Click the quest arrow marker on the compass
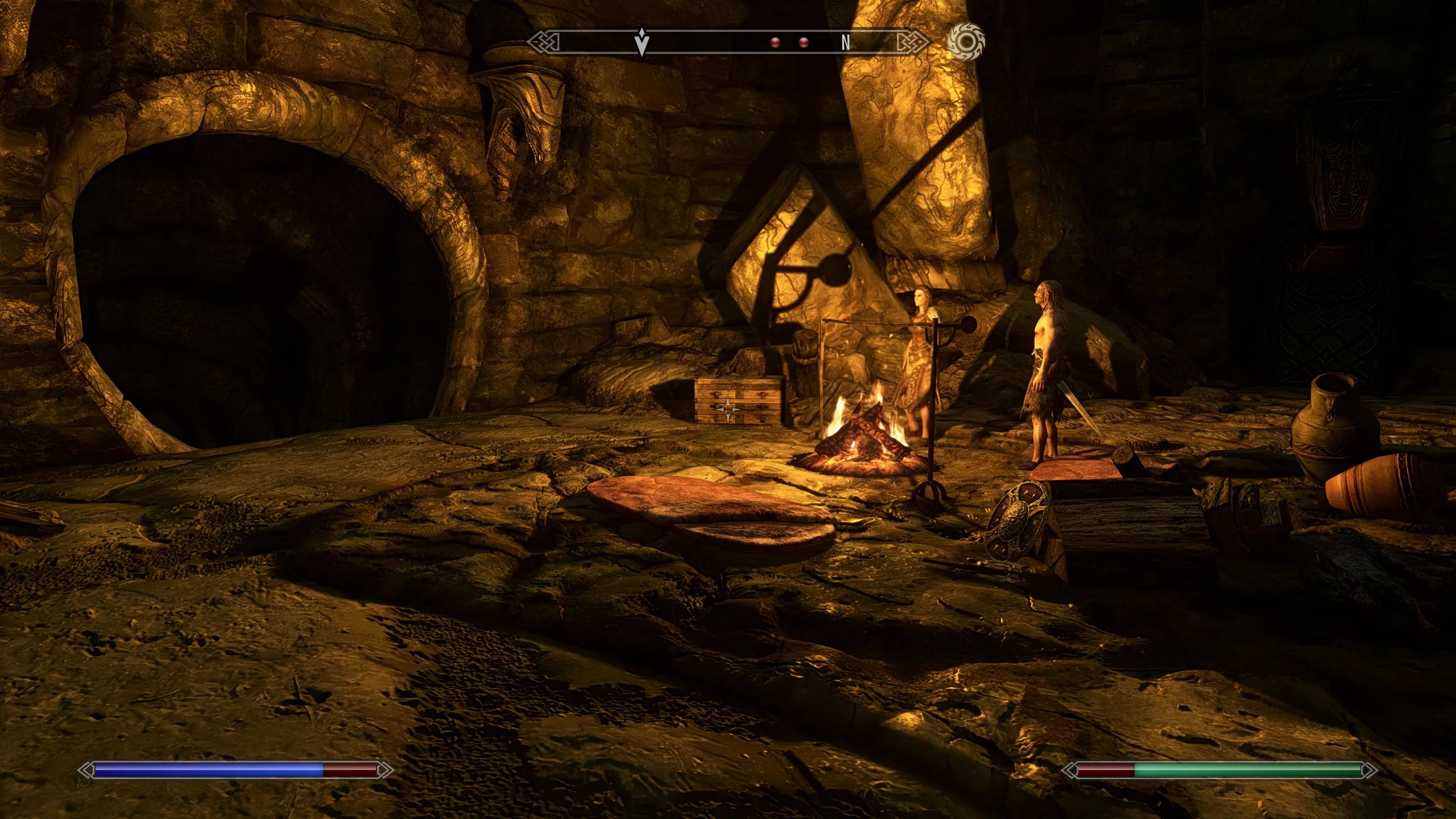 pyautogui.click(x=642, y=41)
